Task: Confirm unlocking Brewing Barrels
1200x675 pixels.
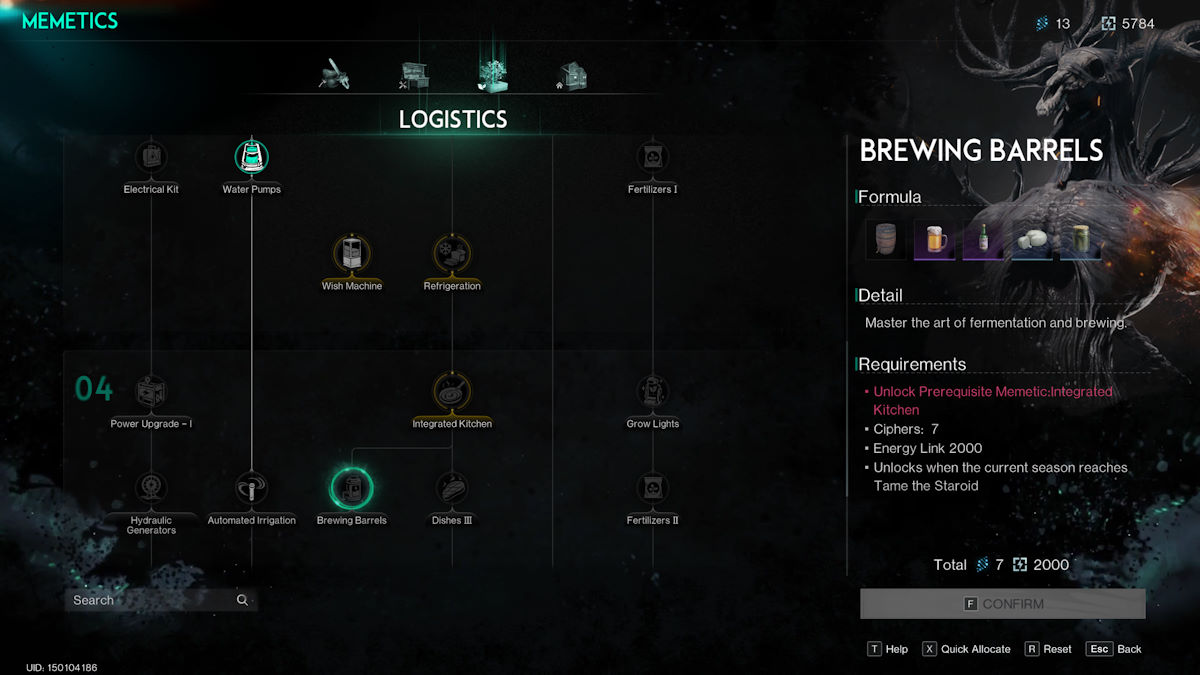Action: coord(1002,604)
